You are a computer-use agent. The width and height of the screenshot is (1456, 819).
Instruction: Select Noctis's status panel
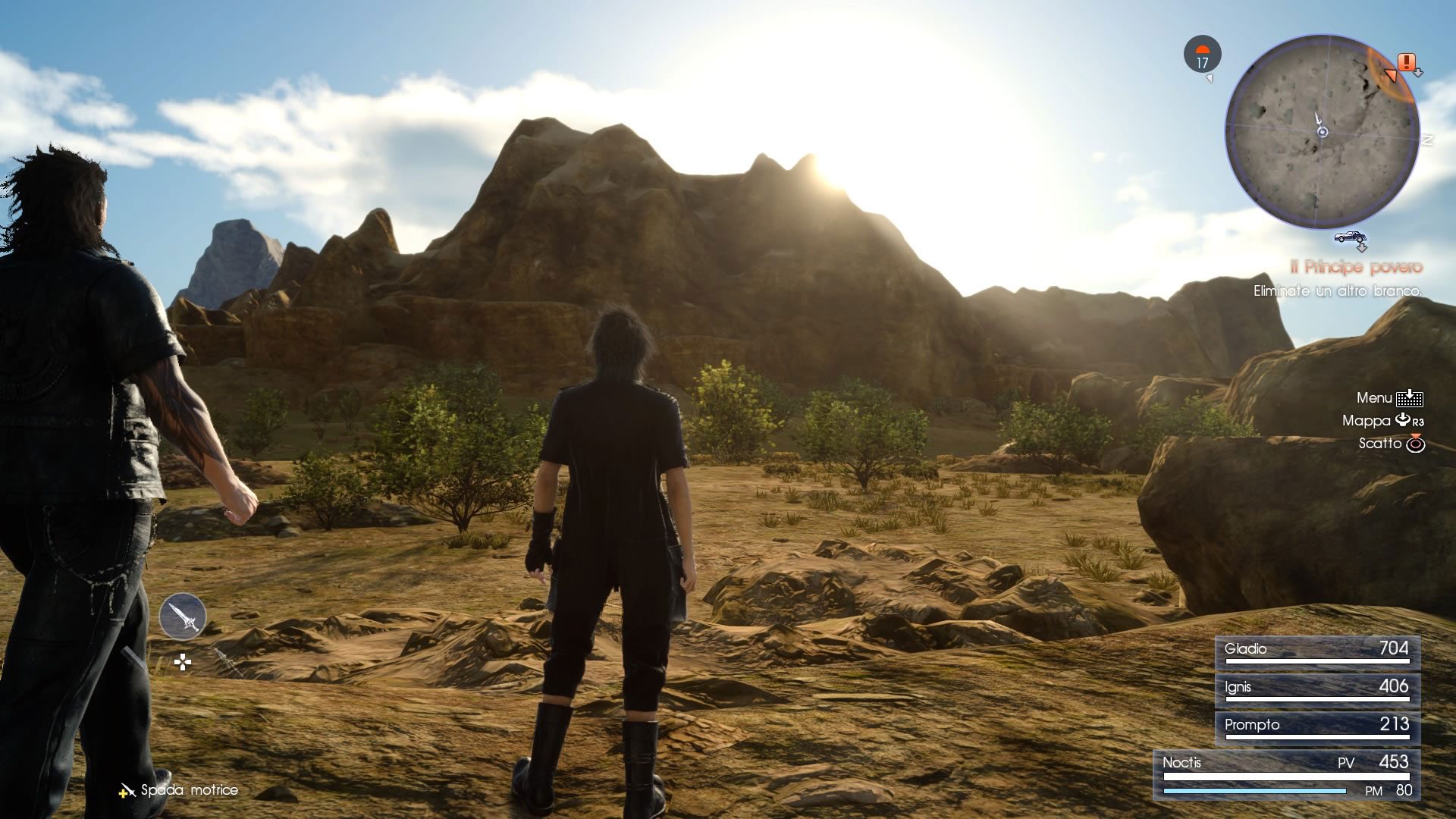1287,775
